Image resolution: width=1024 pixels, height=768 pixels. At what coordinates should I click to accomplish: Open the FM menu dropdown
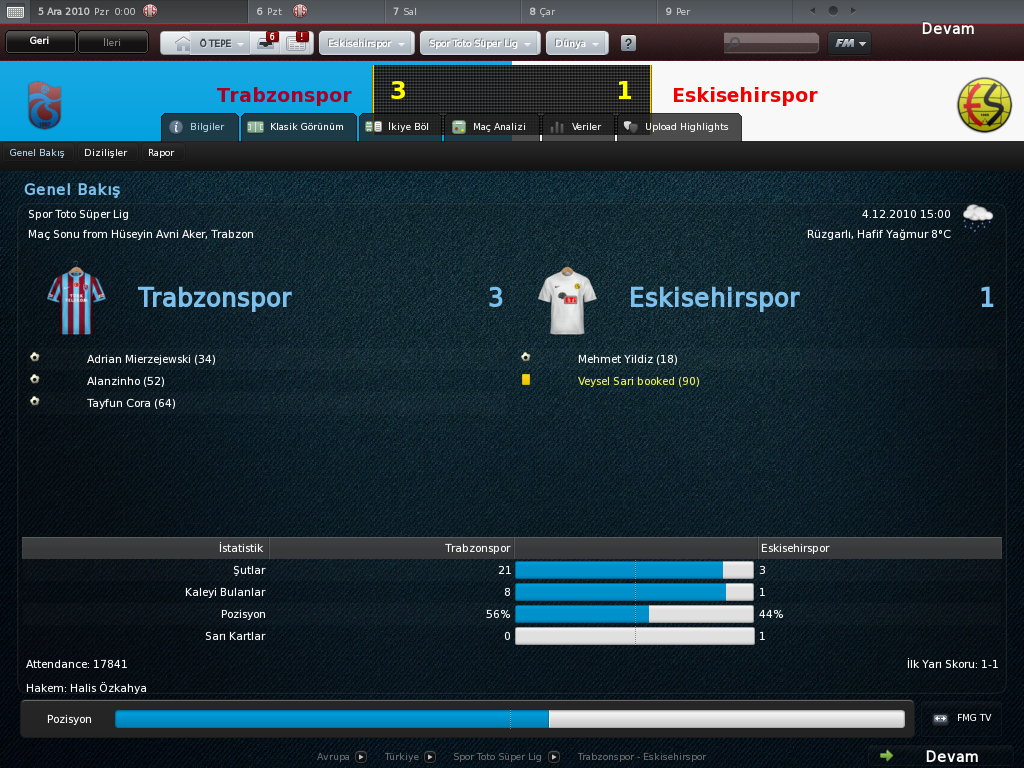pyautogui.click(x=849, y=44)
